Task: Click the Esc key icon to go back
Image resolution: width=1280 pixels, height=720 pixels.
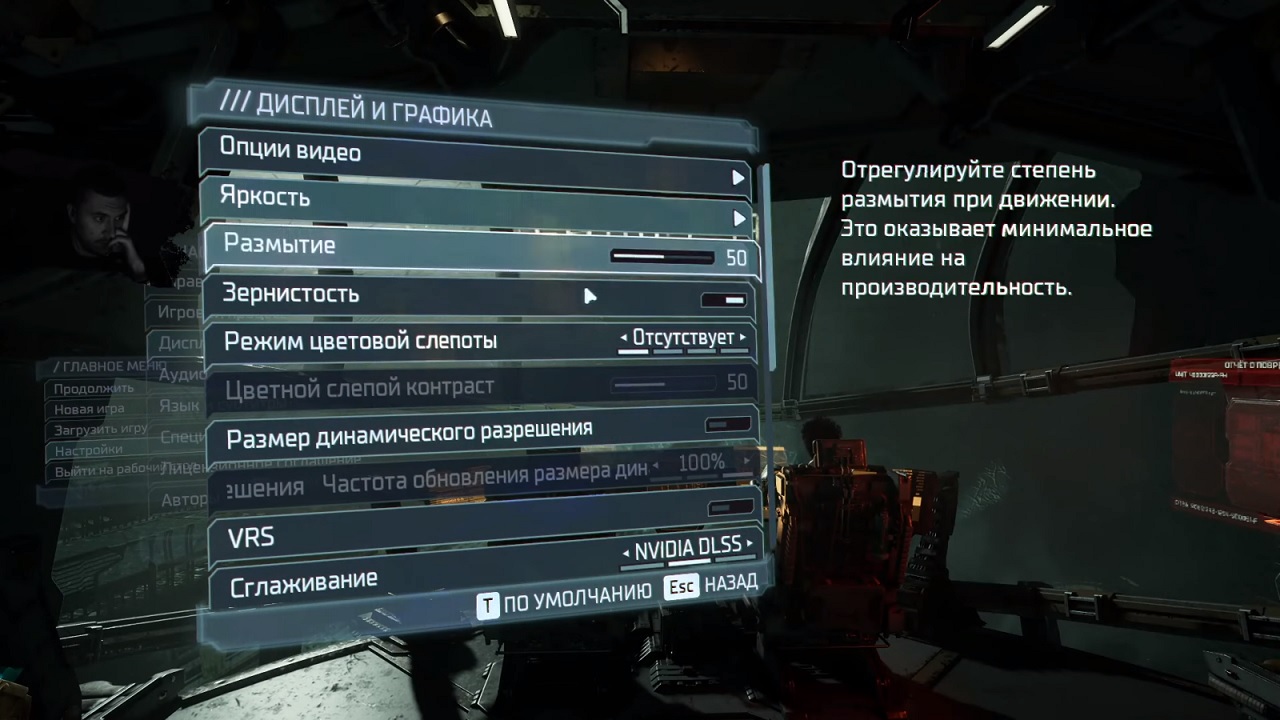Action: click(x=681, y=586)
